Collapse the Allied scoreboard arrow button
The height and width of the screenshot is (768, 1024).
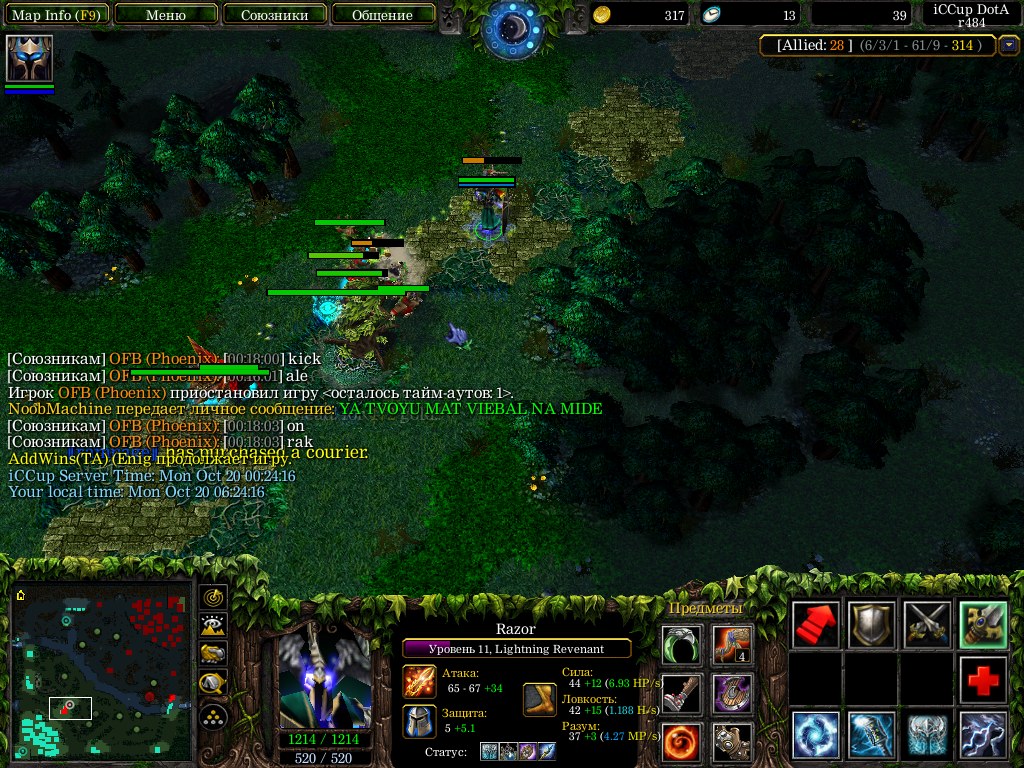coord(1009,45)
